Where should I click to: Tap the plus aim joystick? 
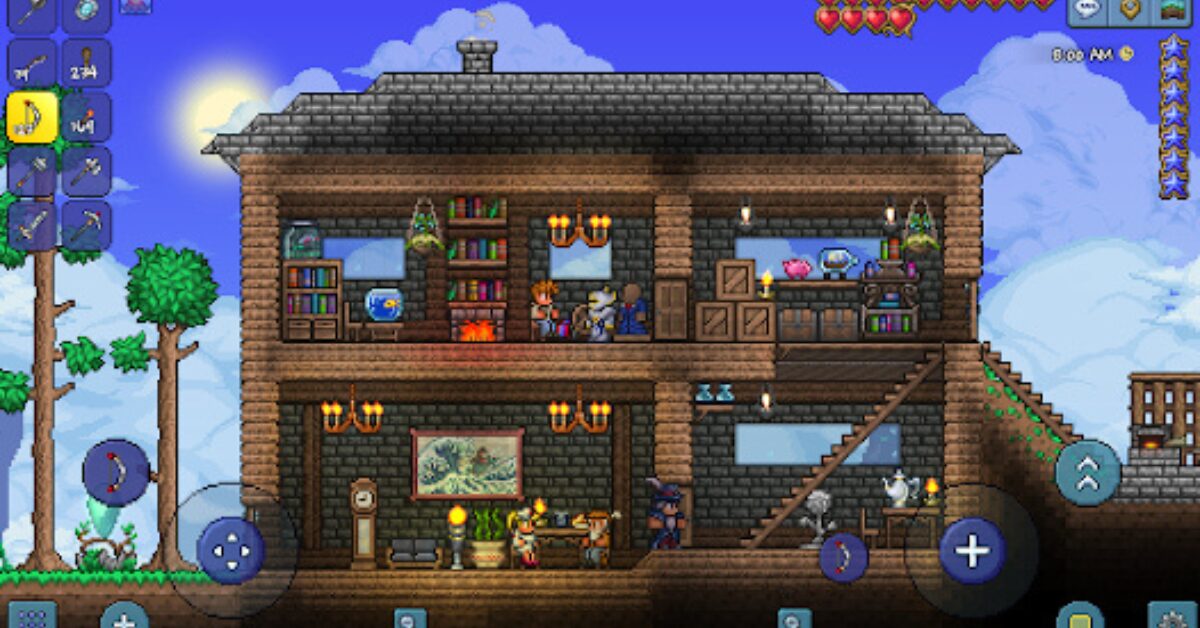(x=971, y=550)
